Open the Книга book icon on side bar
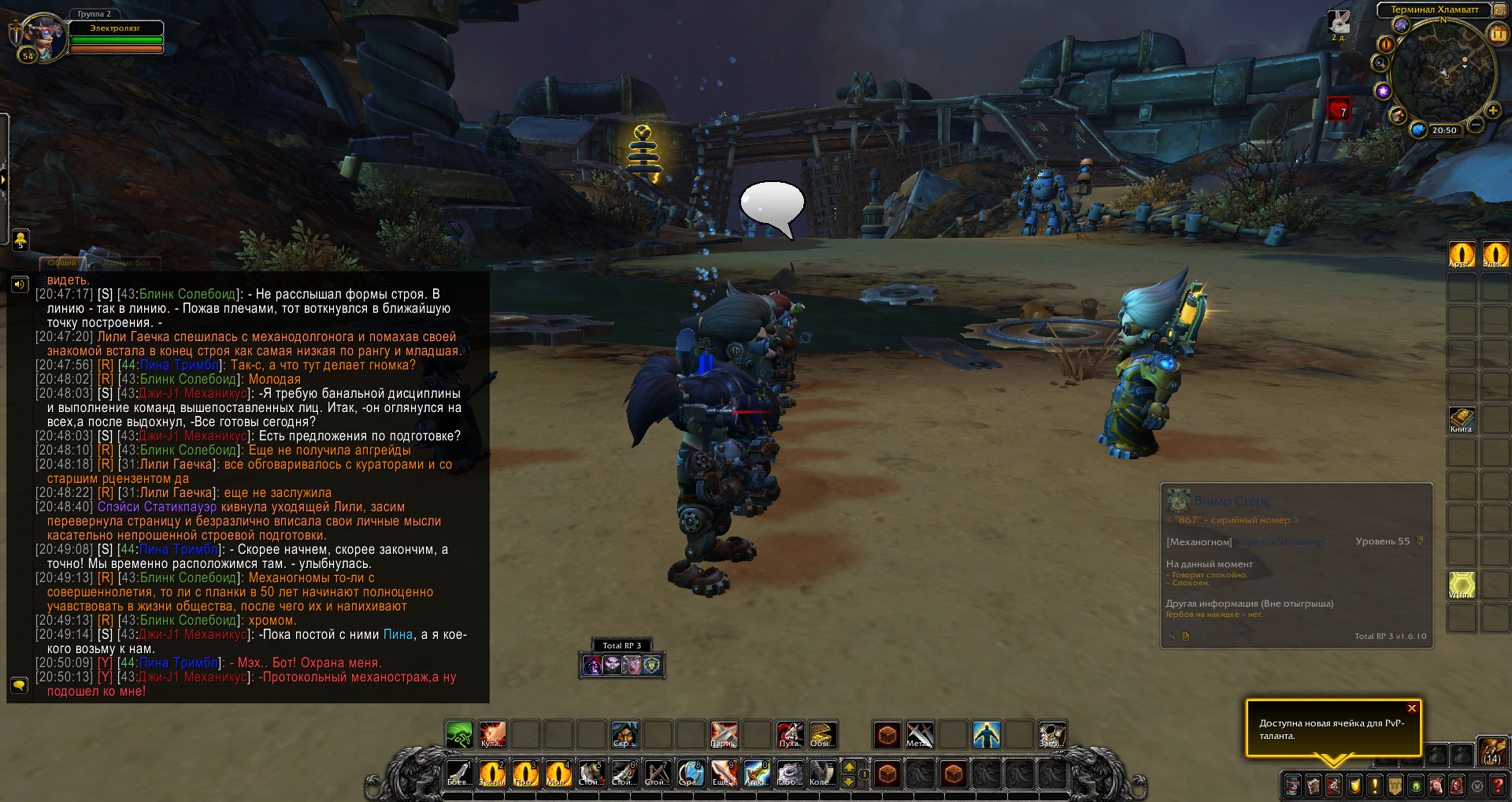The image size is (1512, 802). pos(1462,418)
